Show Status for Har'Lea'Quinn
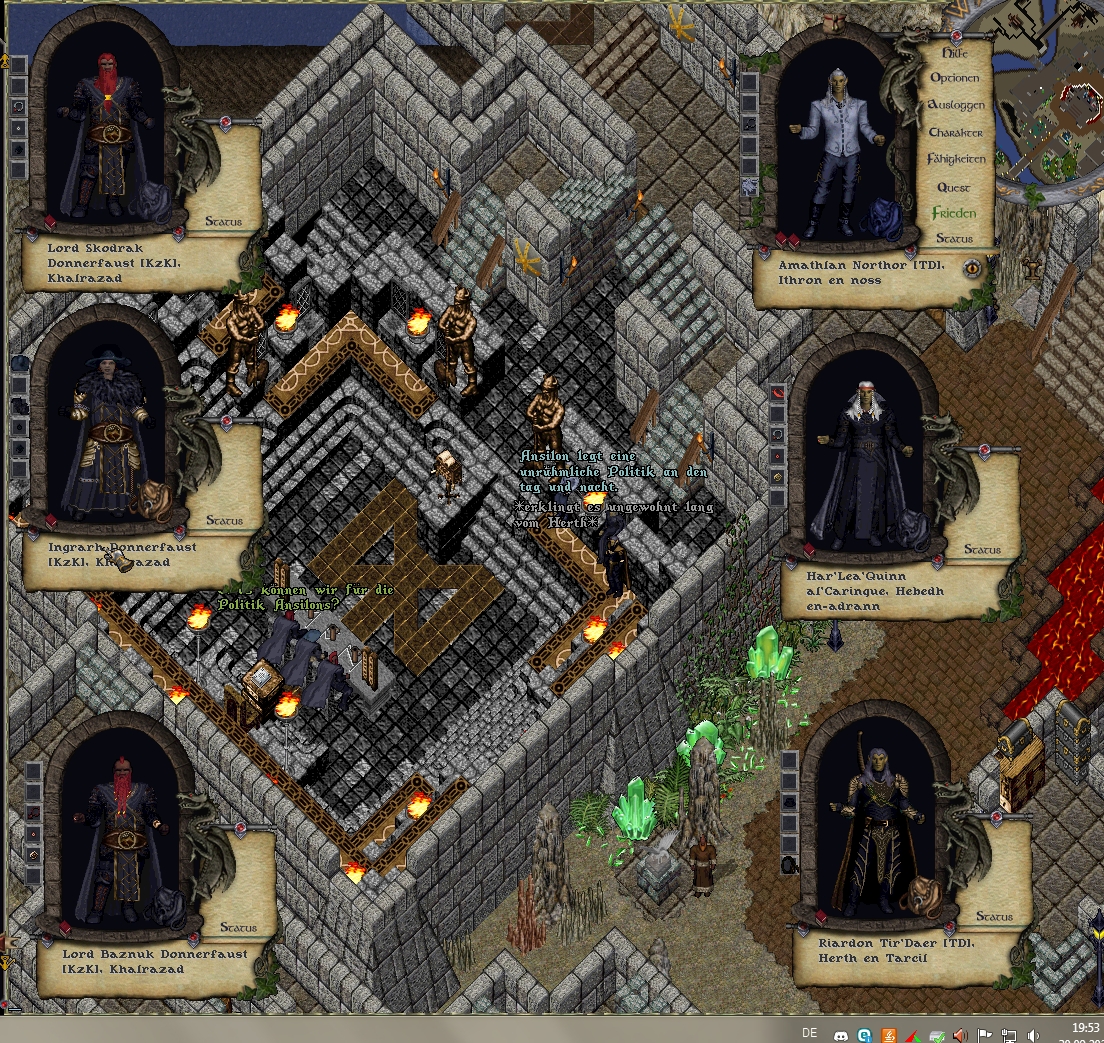Image resolution: width=1104 pixels, height=1043 pixels. pyautogui.click(x=982, y=549)
